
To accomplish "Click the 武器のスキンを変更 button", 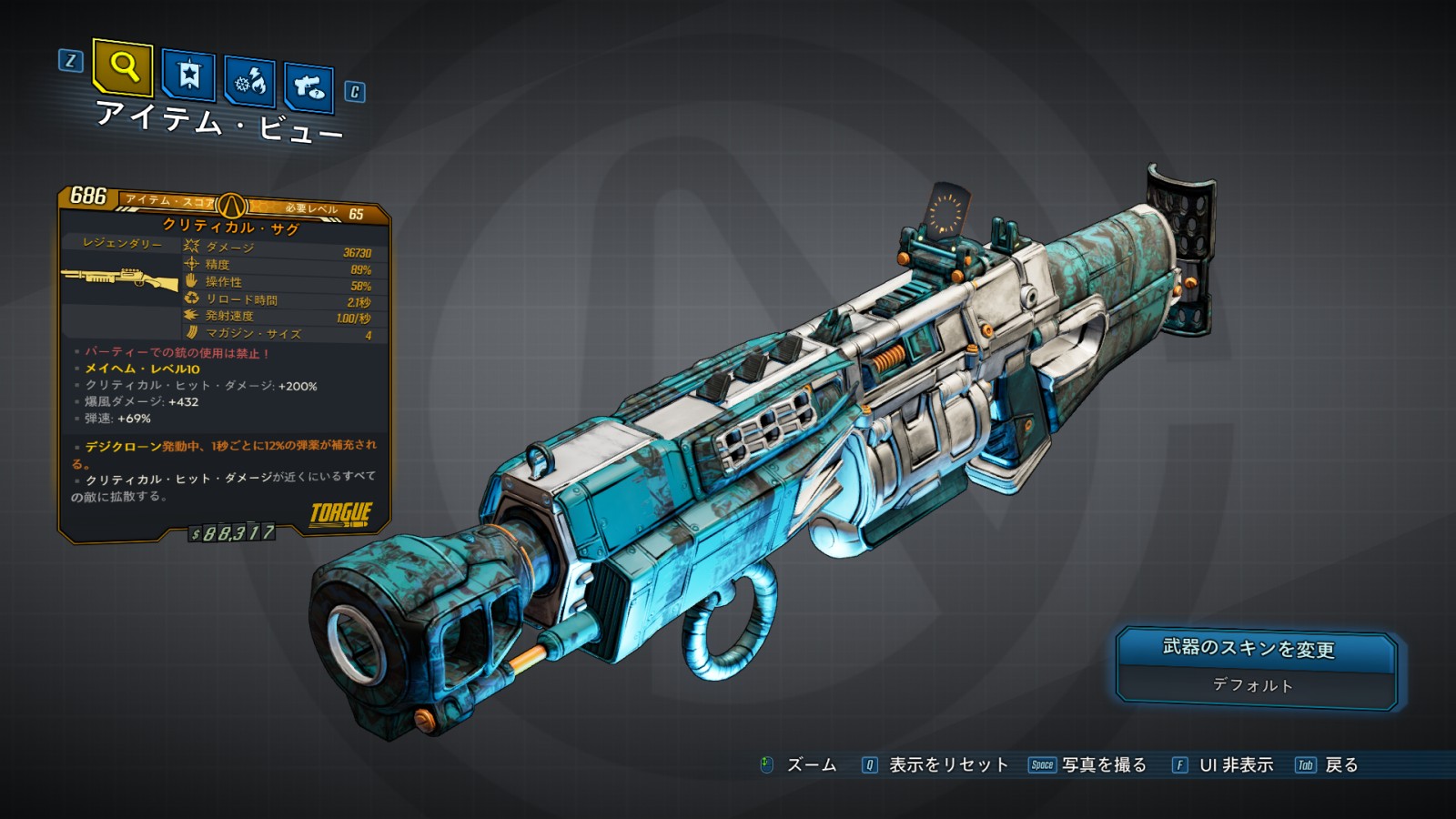I will (x=1255, y=649).
